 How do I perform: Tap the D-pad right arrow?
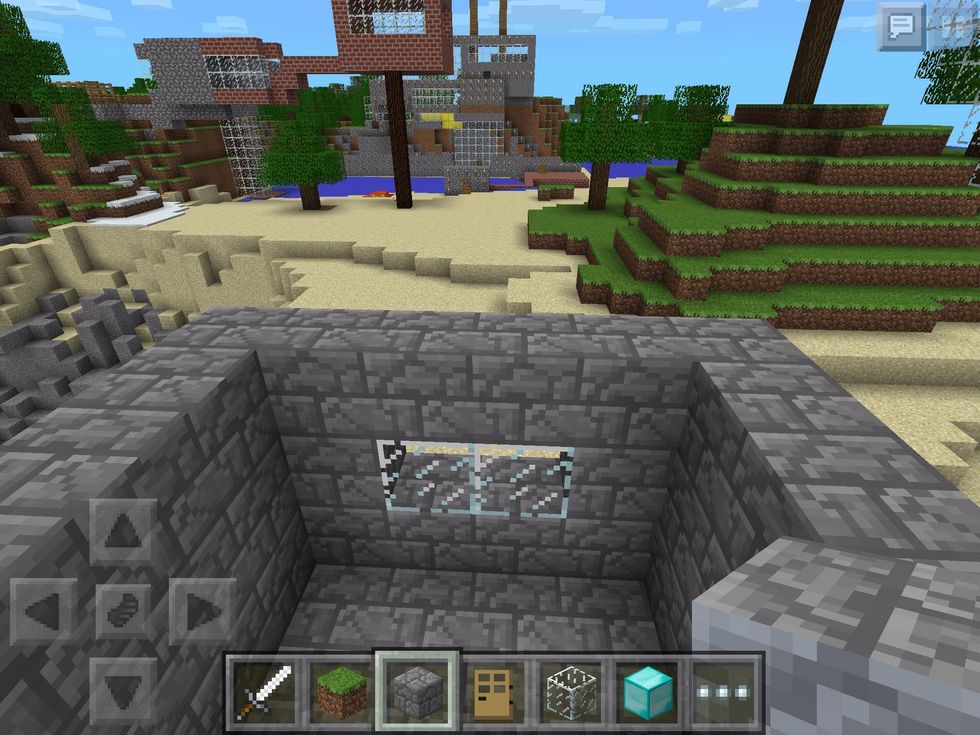tap(202, 611)
